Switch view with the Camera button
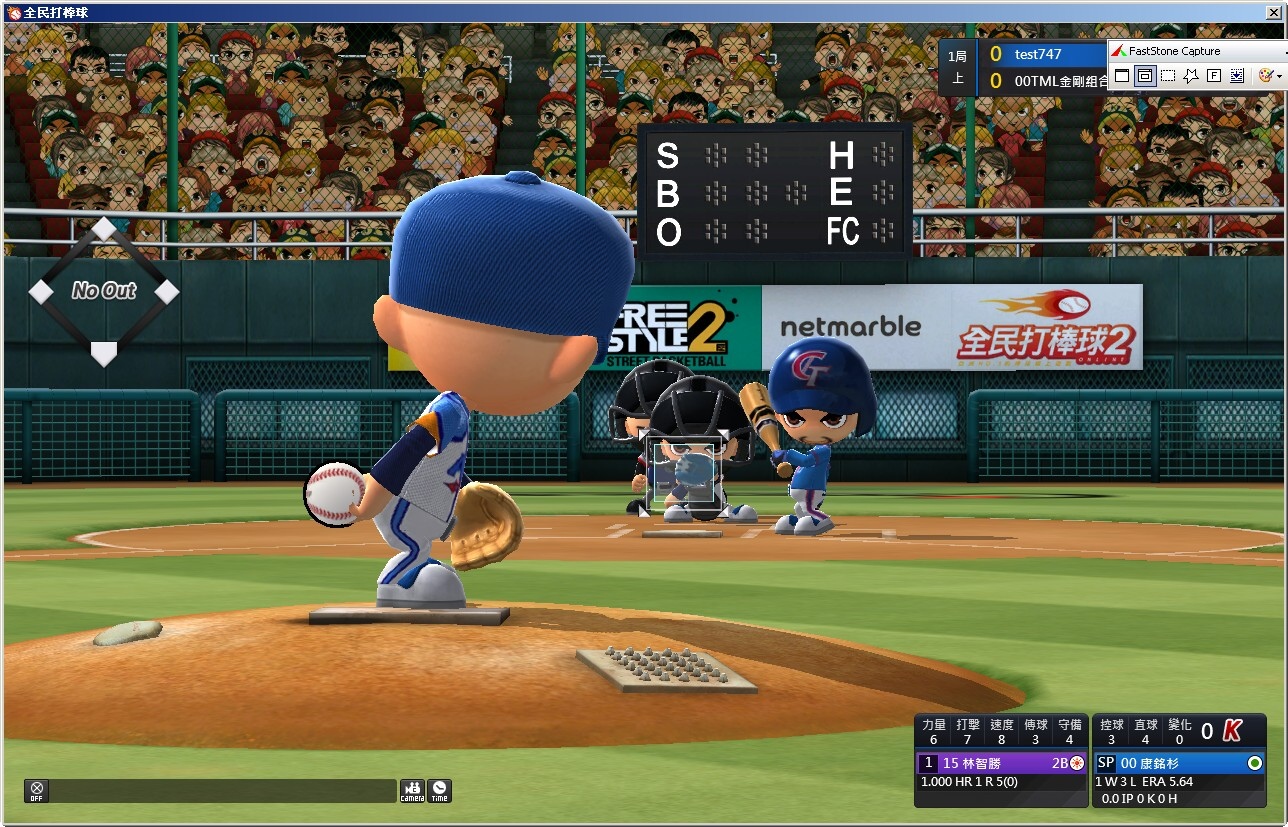 tap(412, 791)
